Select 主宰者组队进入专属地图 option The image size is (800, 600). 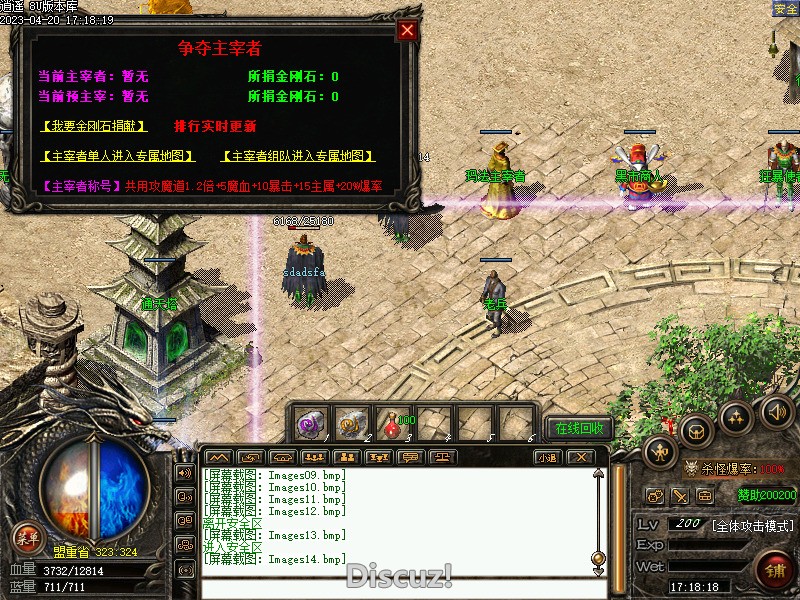[x=297, y=156]
